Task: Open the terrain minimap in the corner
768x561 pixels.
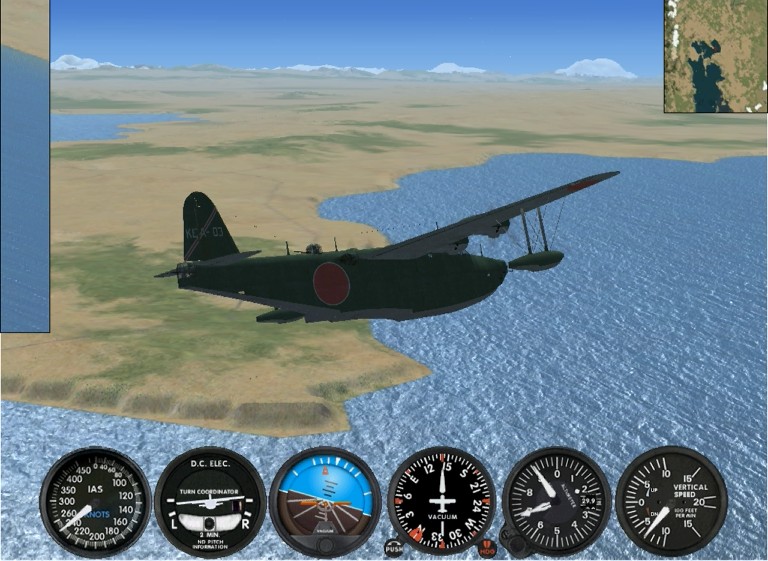Action: click(x=715, y=56)
